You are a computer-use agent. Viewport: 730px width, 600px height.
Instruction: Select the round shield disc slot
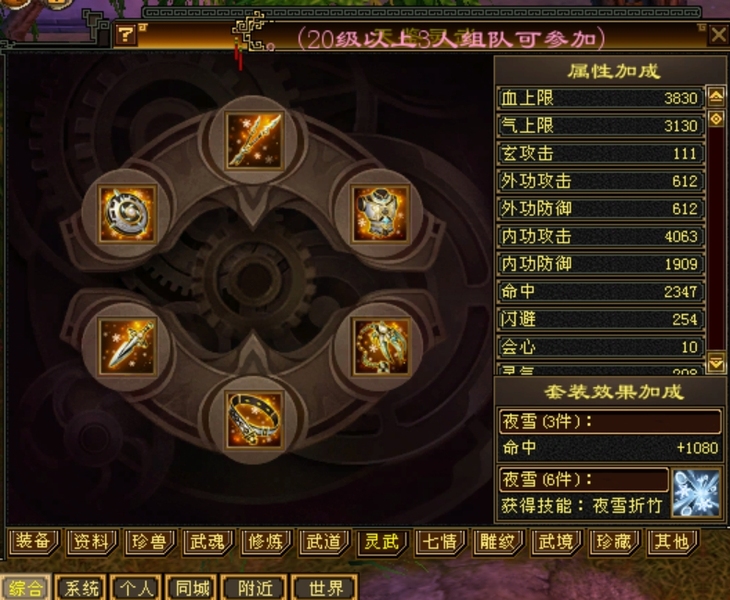[x=128, y=213]
